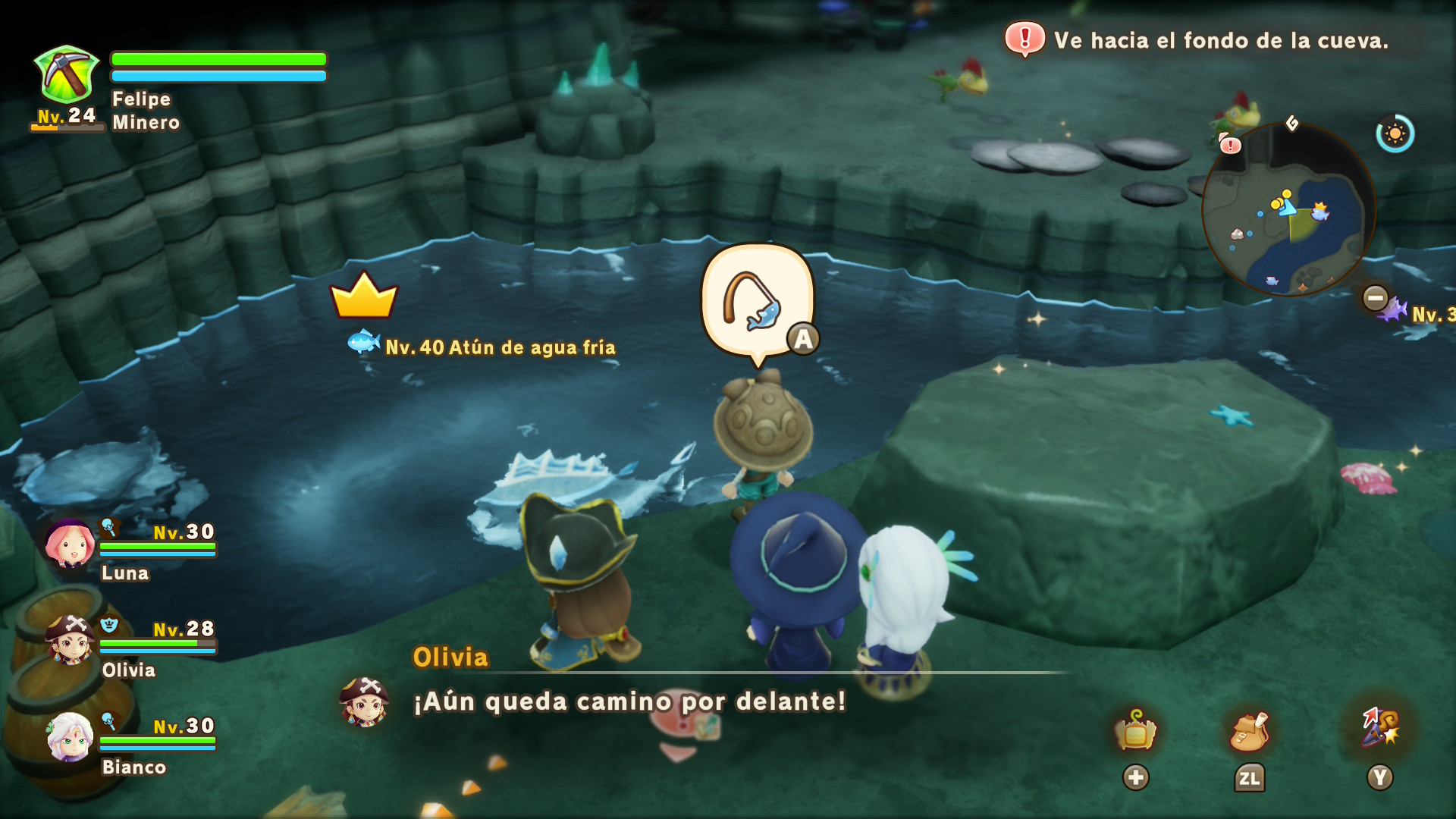
Task: Select Olivia's pirate party portrait
Action: tap(70, 639)
